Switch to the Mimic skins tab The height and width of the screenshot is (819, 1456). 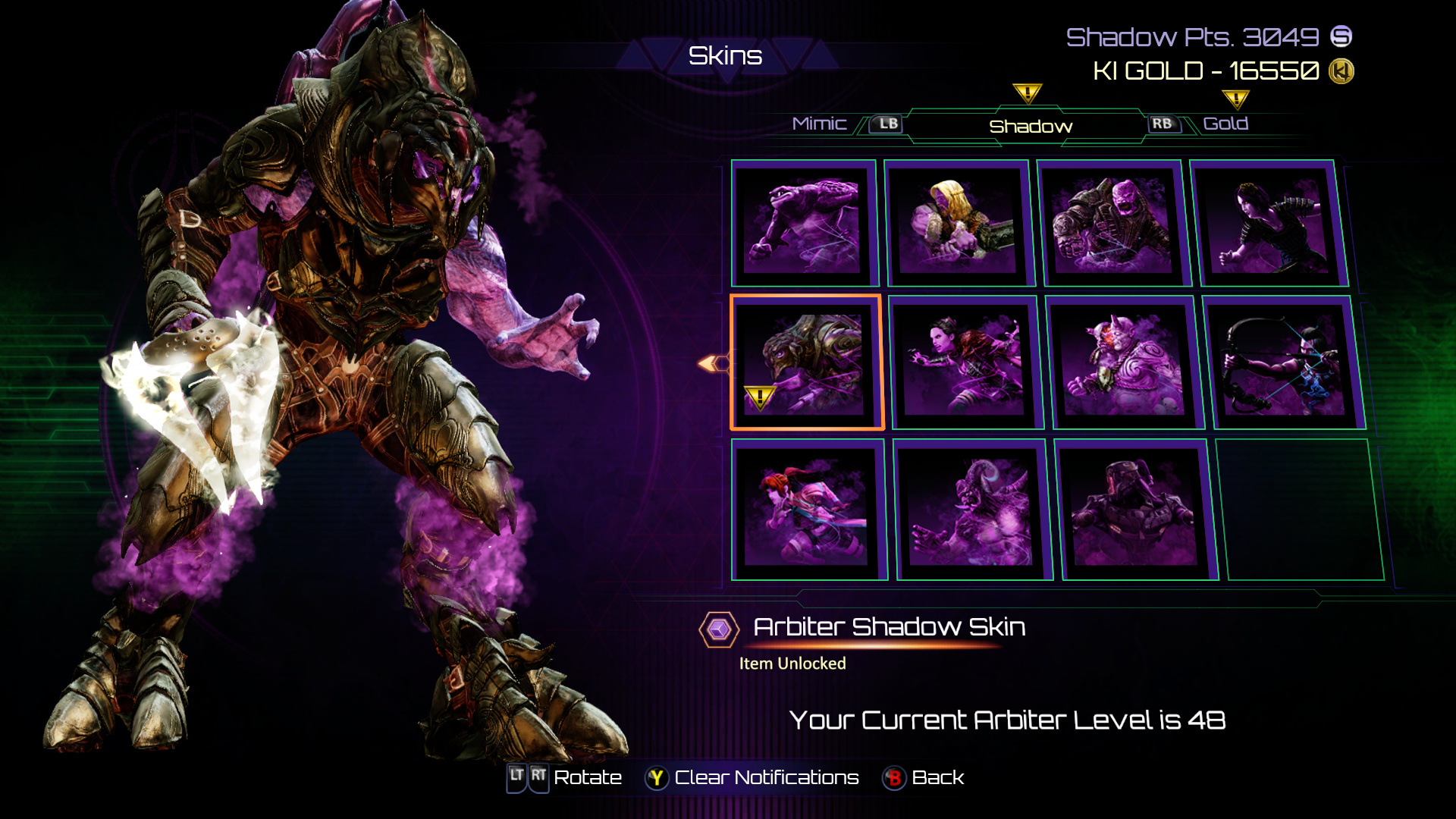(819, 124)
